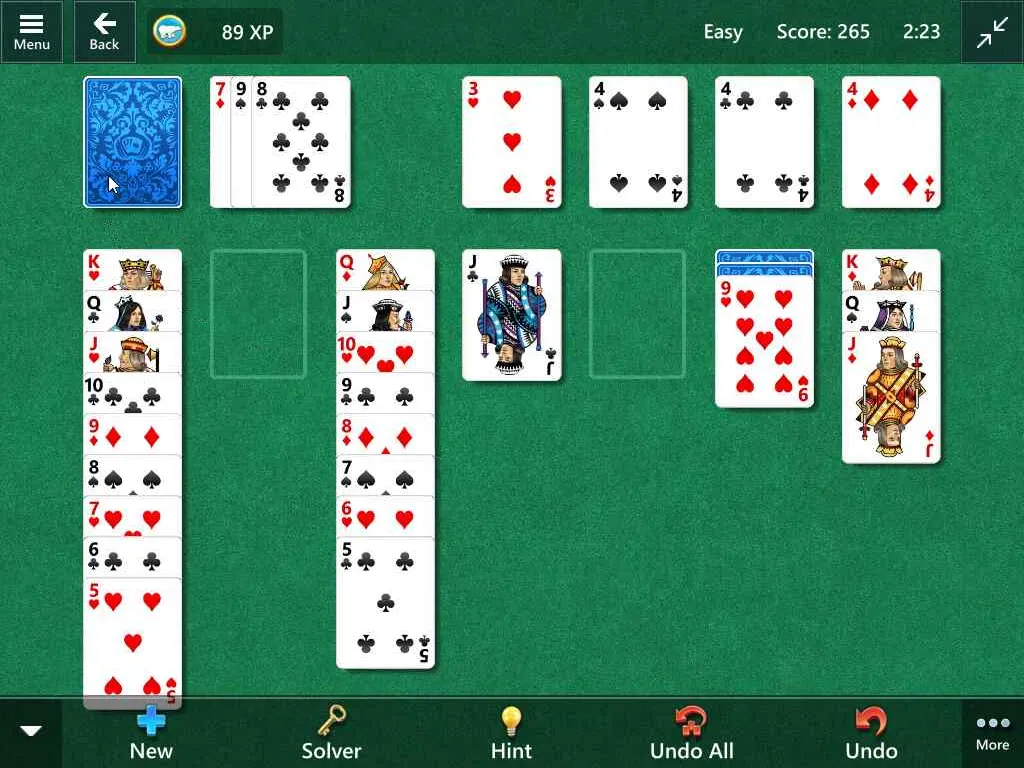
Task: Exit full screen with shrink arrows
Action: (x=992, y=32)
